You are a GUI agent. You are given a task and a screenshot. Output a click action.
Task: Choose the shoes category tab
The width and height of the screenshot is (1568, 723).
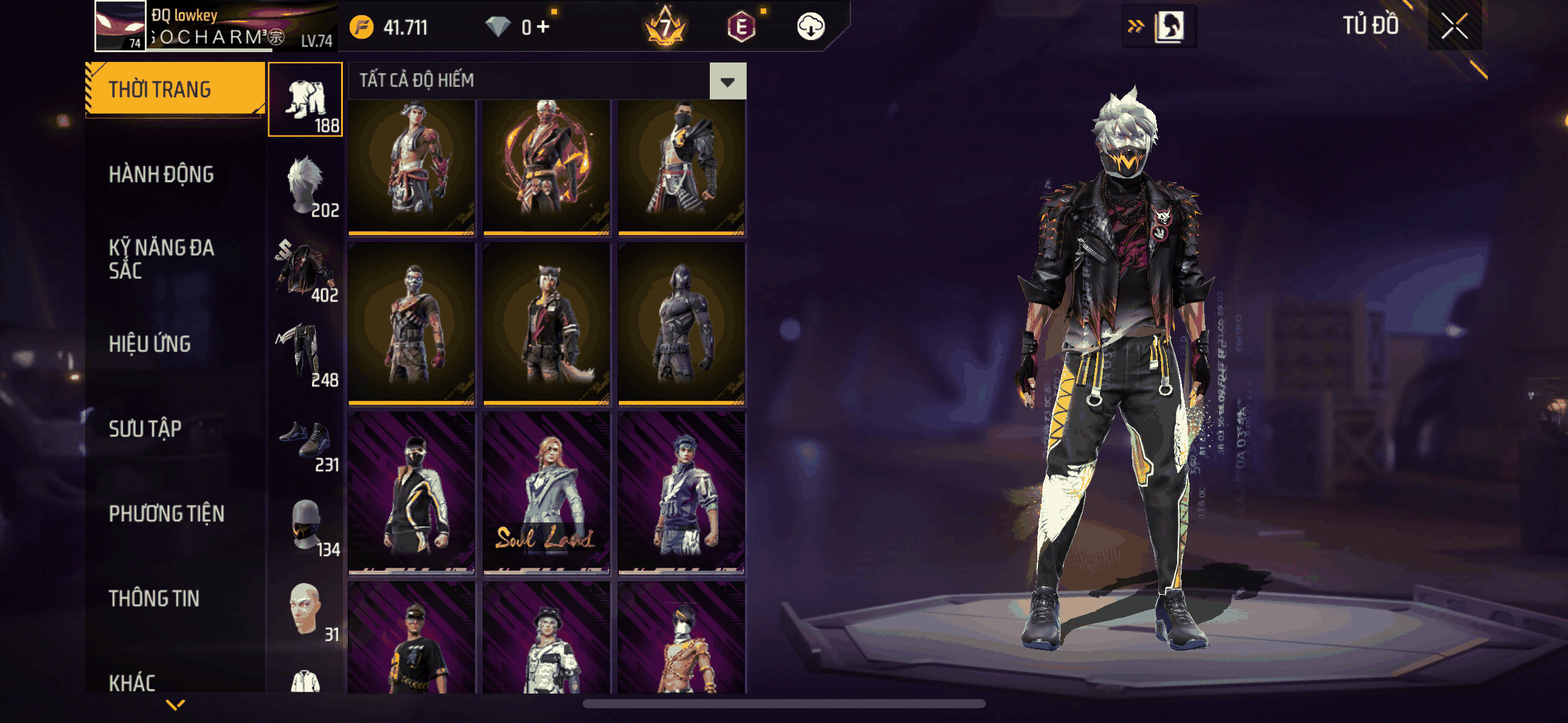306,440
